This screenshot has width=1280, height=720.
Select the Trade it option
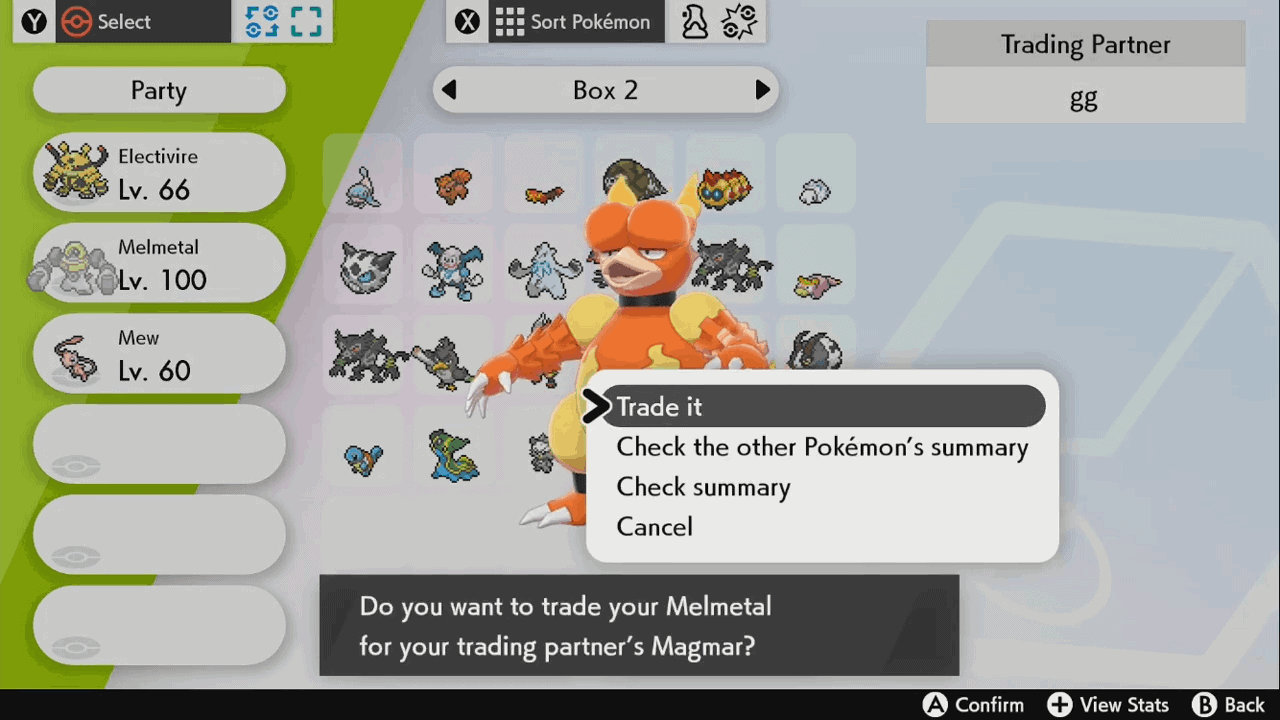coord(659,406)
